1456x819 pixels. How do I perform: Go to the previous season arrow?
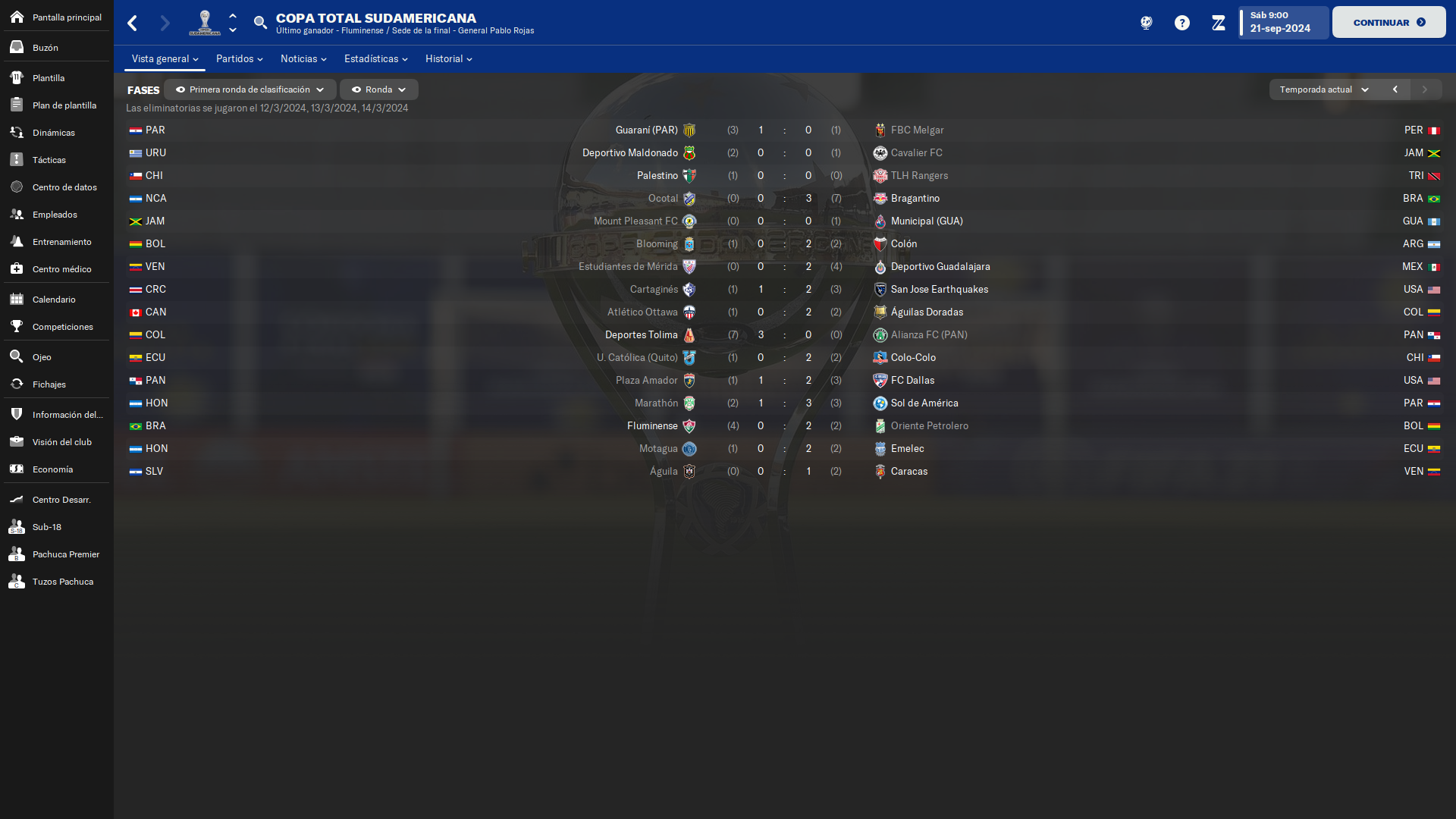1395,89
